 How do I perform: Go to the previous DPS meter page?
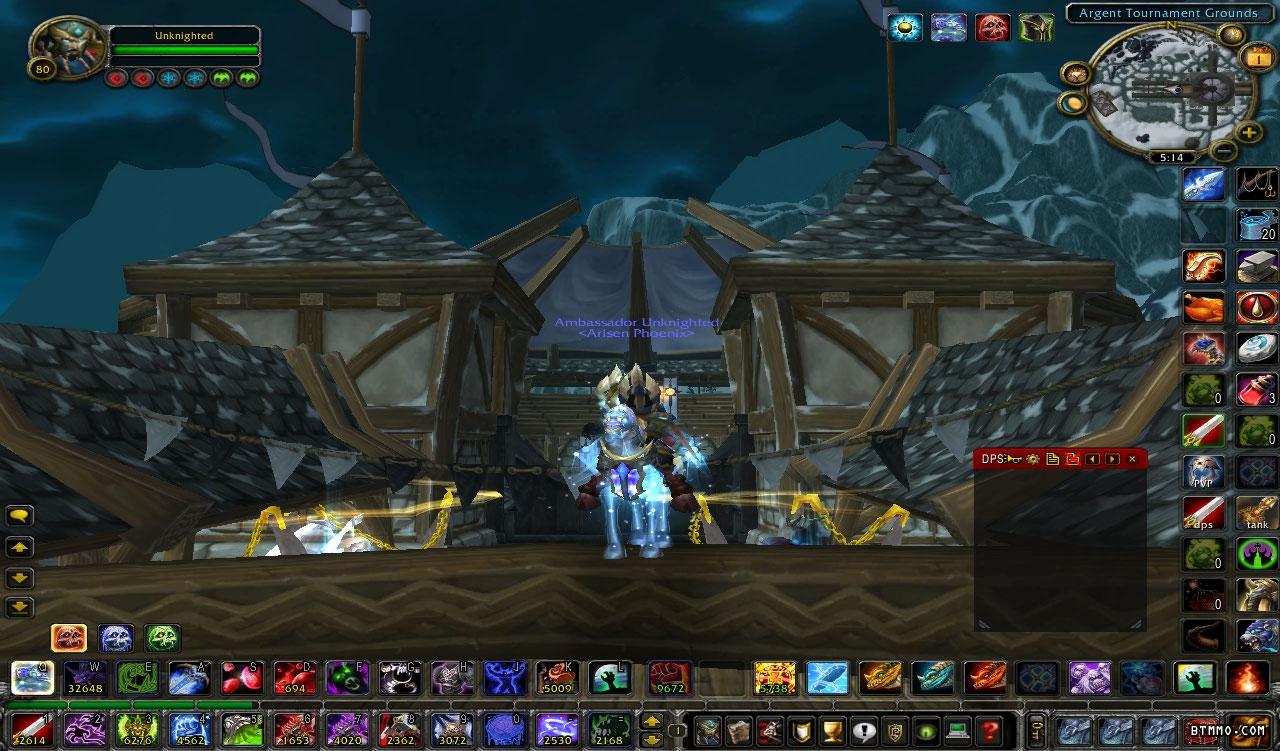click(x=1092, y=459)
